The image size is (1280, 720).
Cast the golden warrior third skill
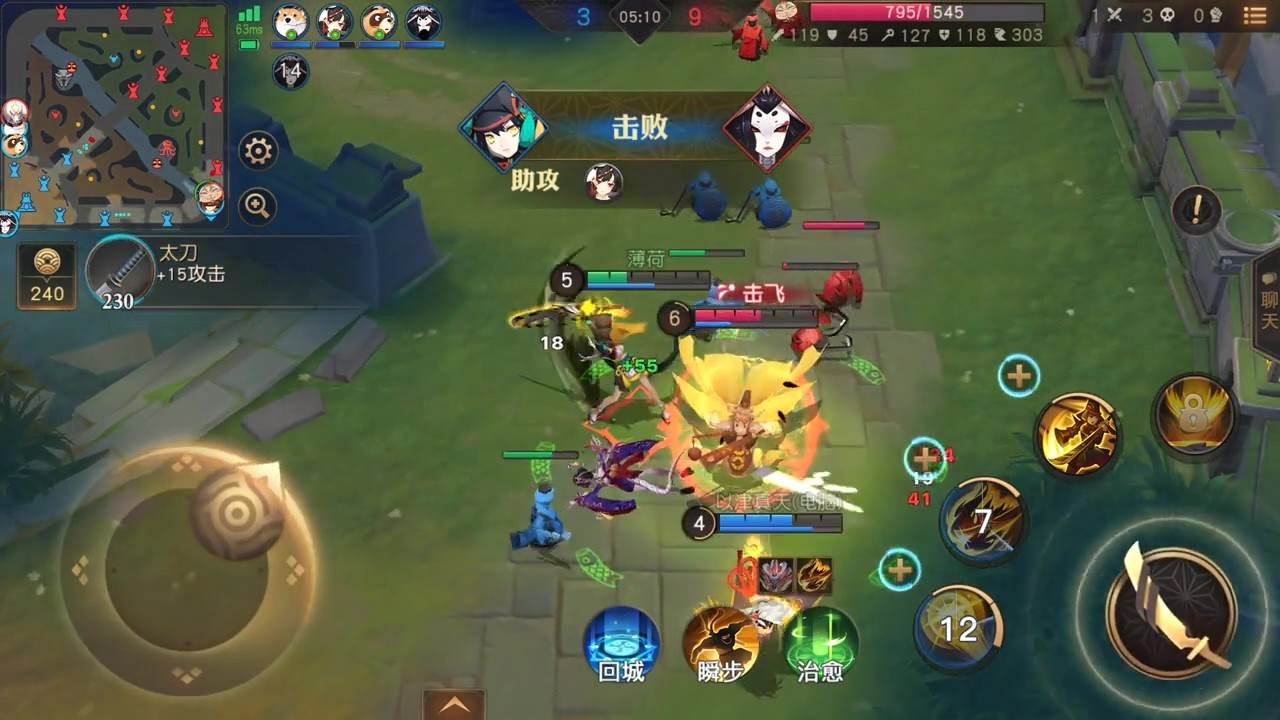[1077, 434]
